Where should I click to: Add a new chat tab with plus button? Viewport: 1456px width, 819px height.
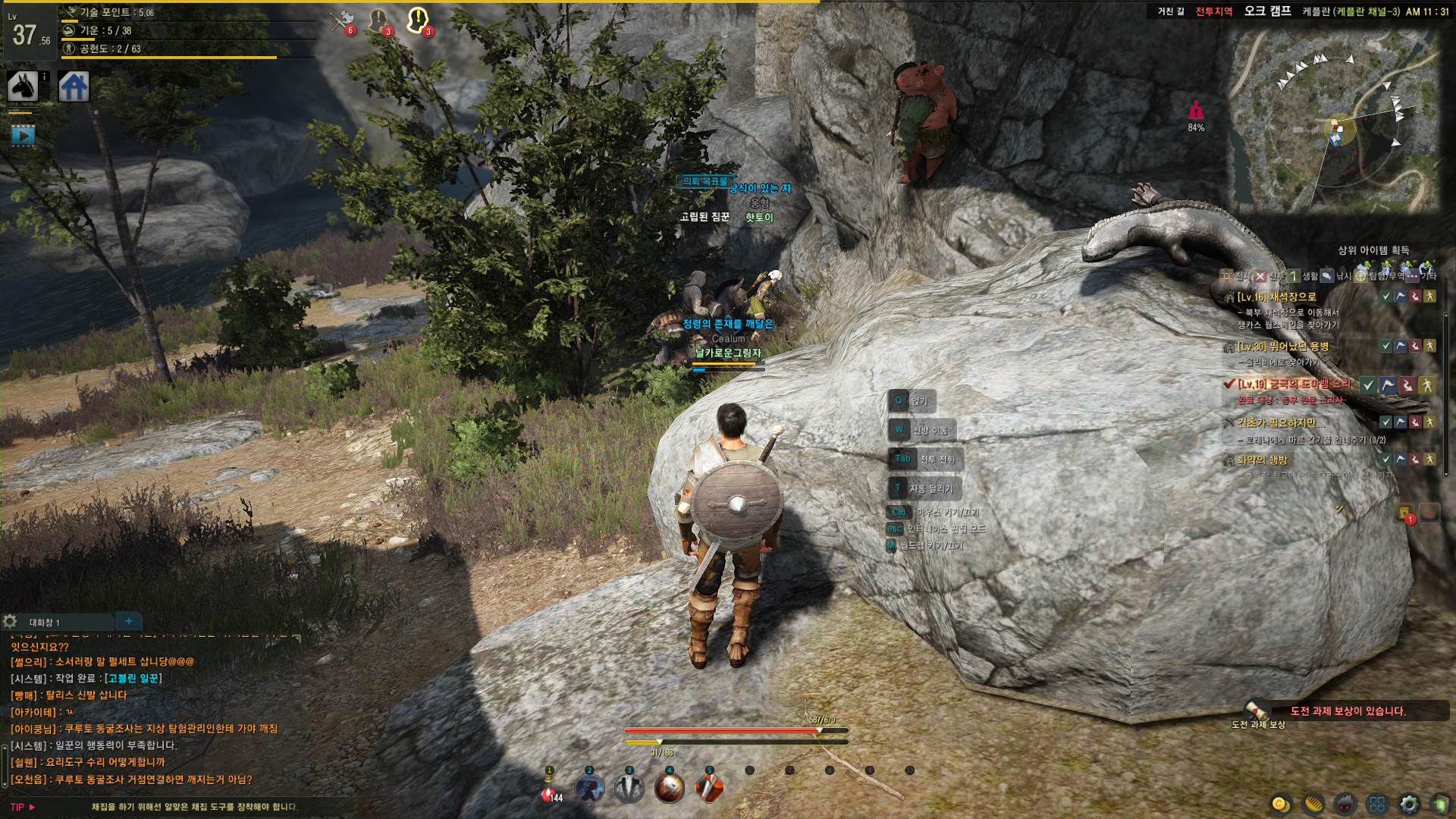pos(129,621)
